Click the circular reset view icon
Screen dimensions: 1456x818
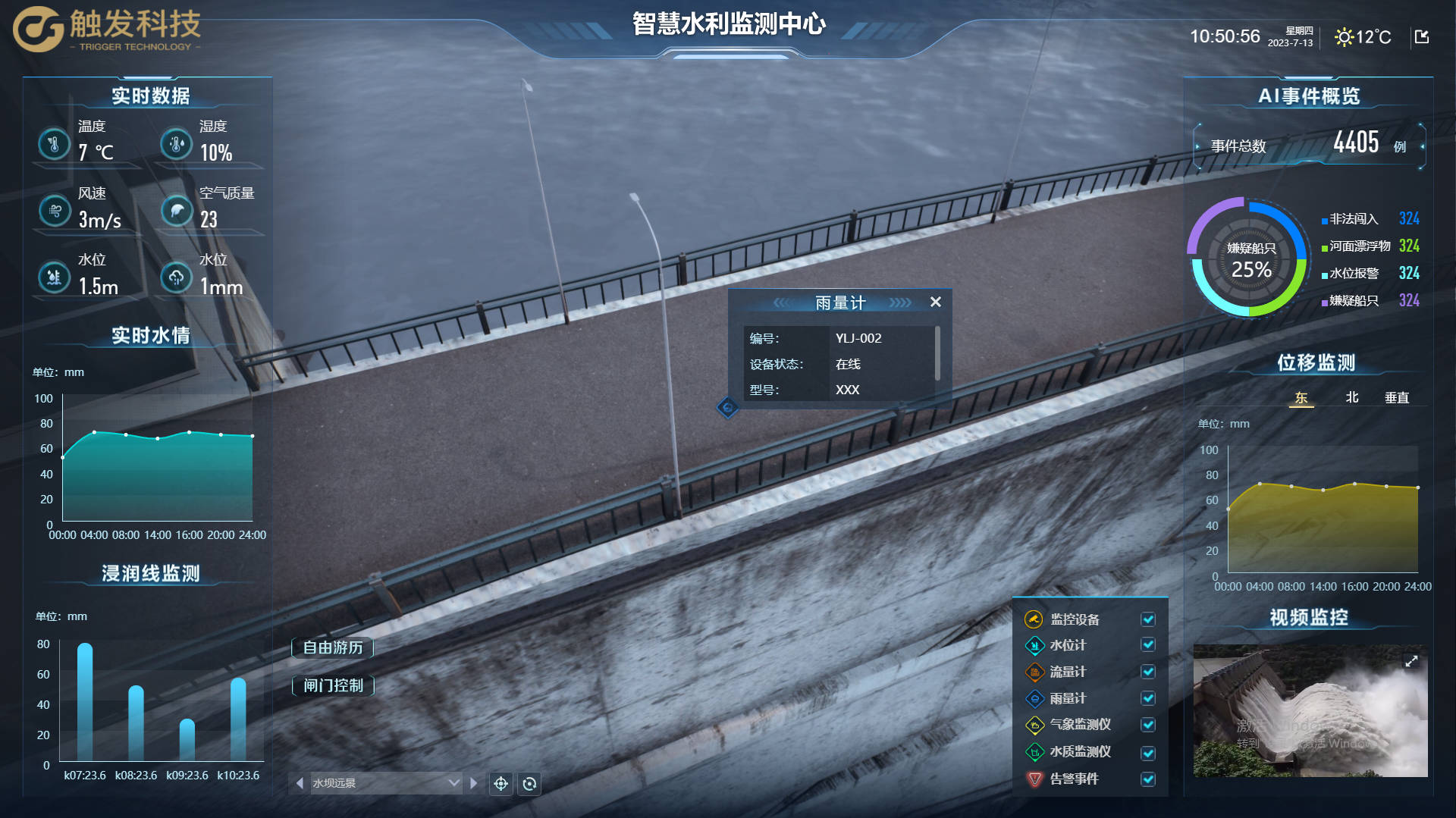(529, 783)
